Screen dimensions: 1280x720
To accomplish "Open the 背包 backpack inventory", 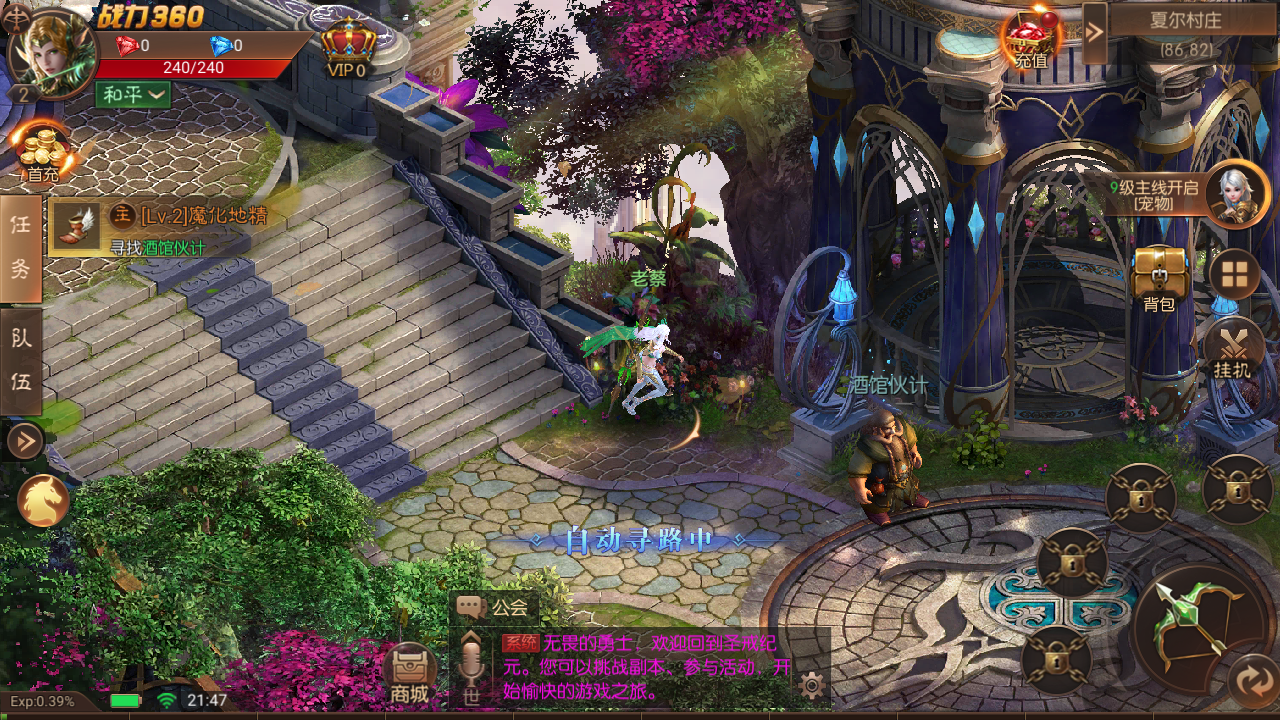I will tap(1160, 277).
